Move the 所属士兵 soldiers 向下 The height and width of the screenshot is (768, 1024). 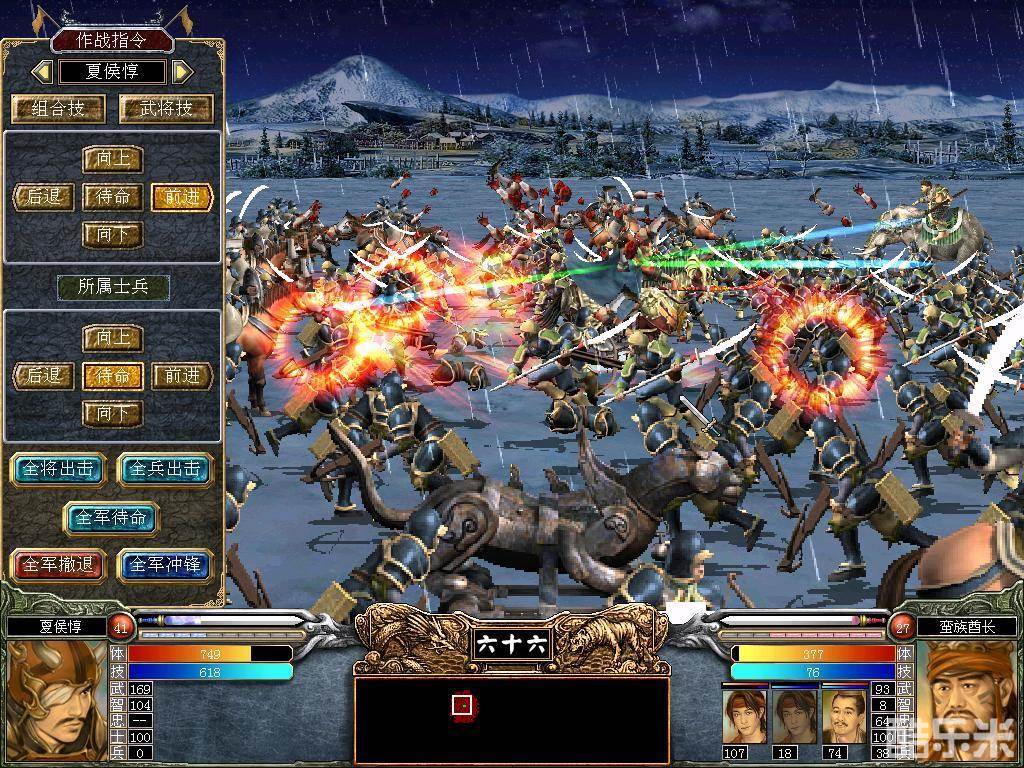tap(112, 413)
